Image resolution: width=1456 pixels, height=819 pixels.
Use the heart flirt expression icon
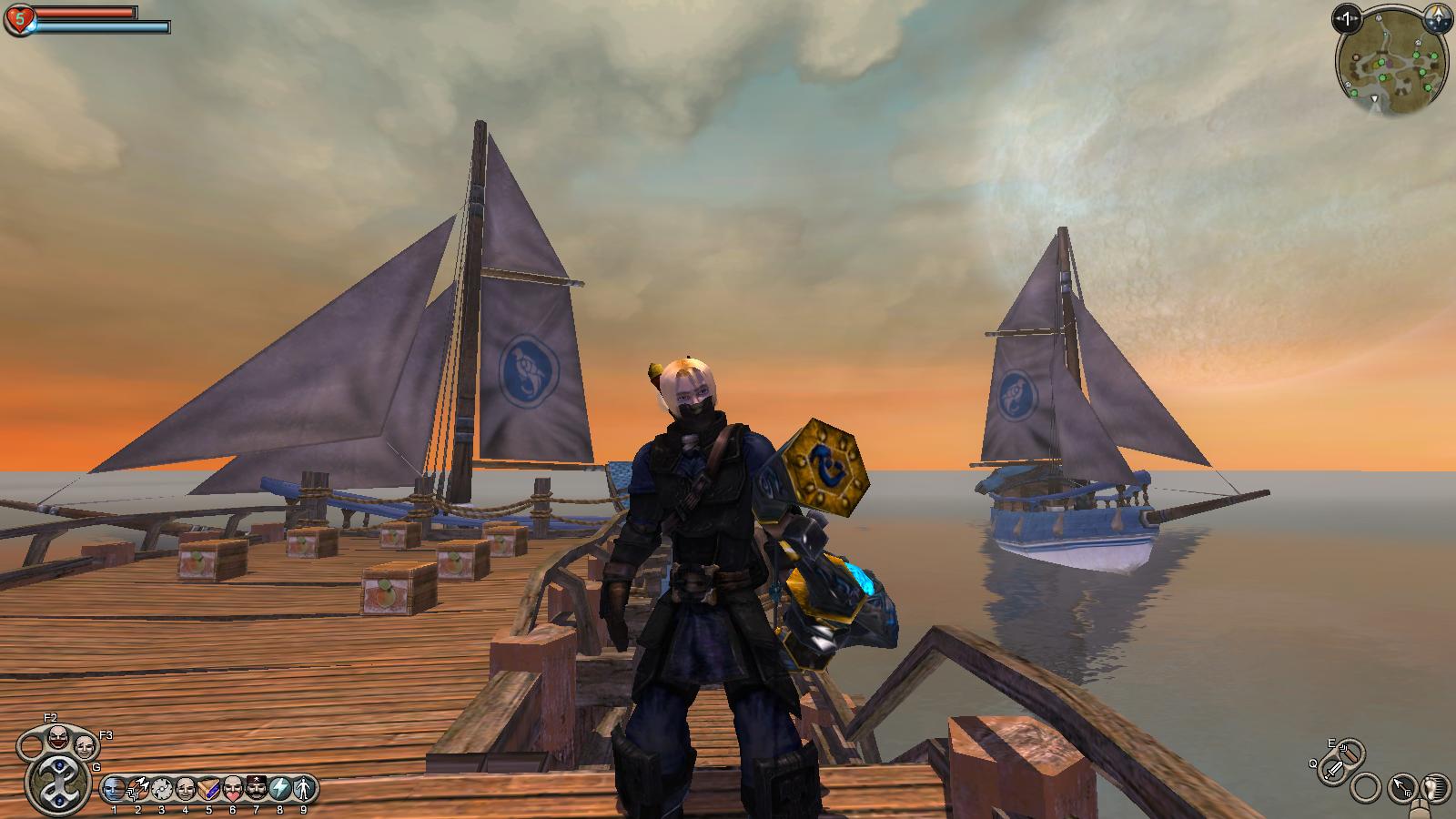pos(233,788)
